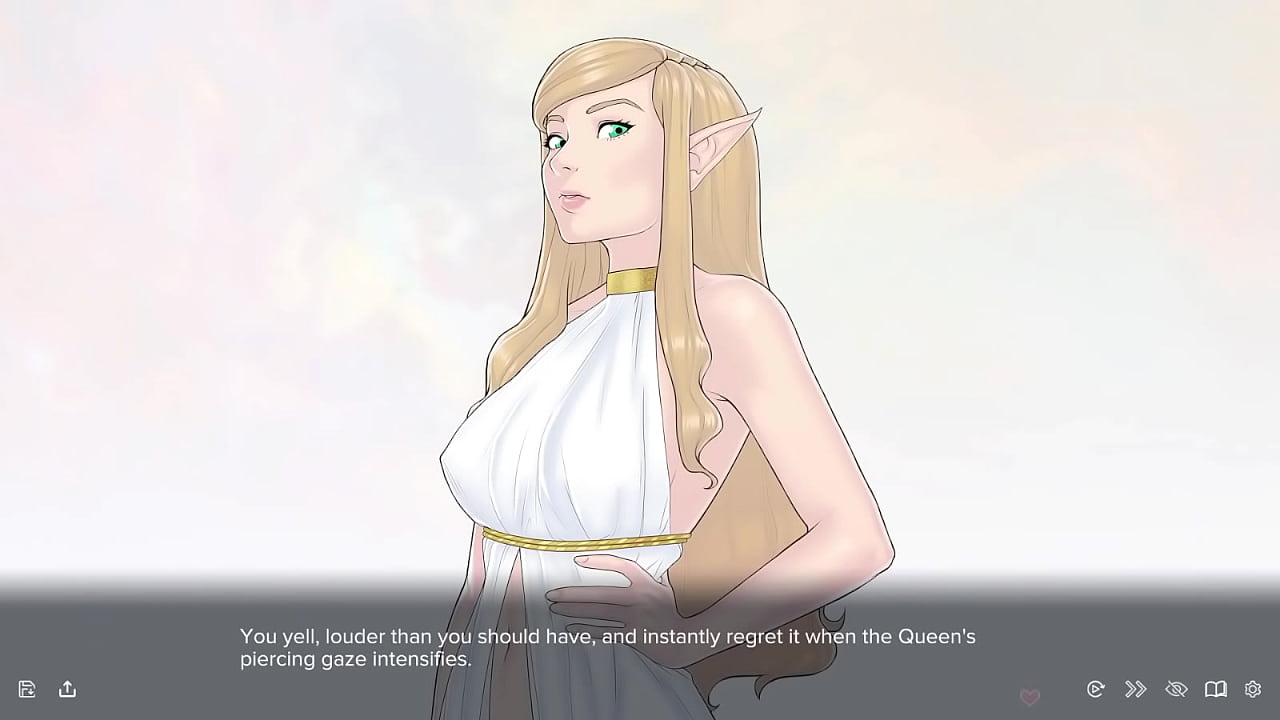Enable auto-play with the circular play icon
The image size is (1280, 720).
point(1096,689)
